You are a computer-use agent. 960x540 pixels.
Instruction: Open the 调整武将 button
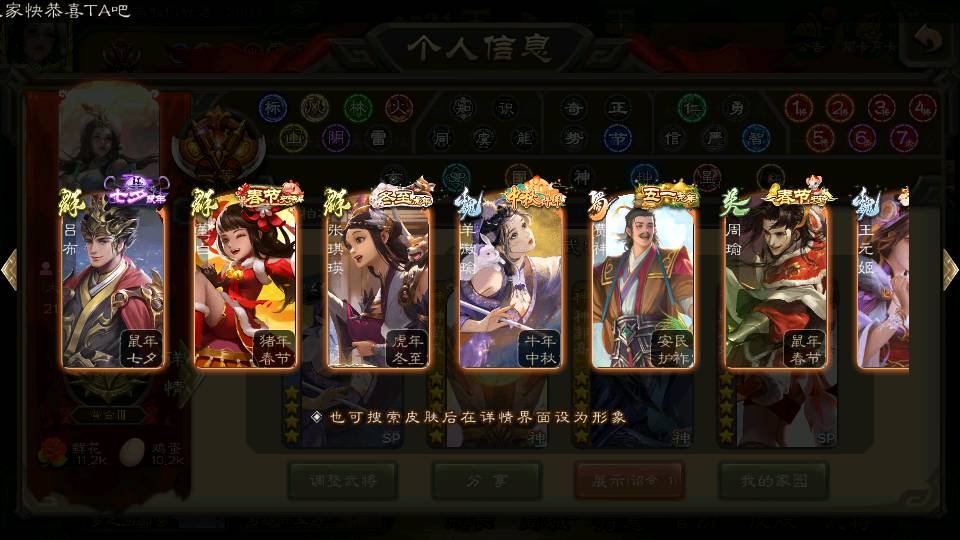341,481
